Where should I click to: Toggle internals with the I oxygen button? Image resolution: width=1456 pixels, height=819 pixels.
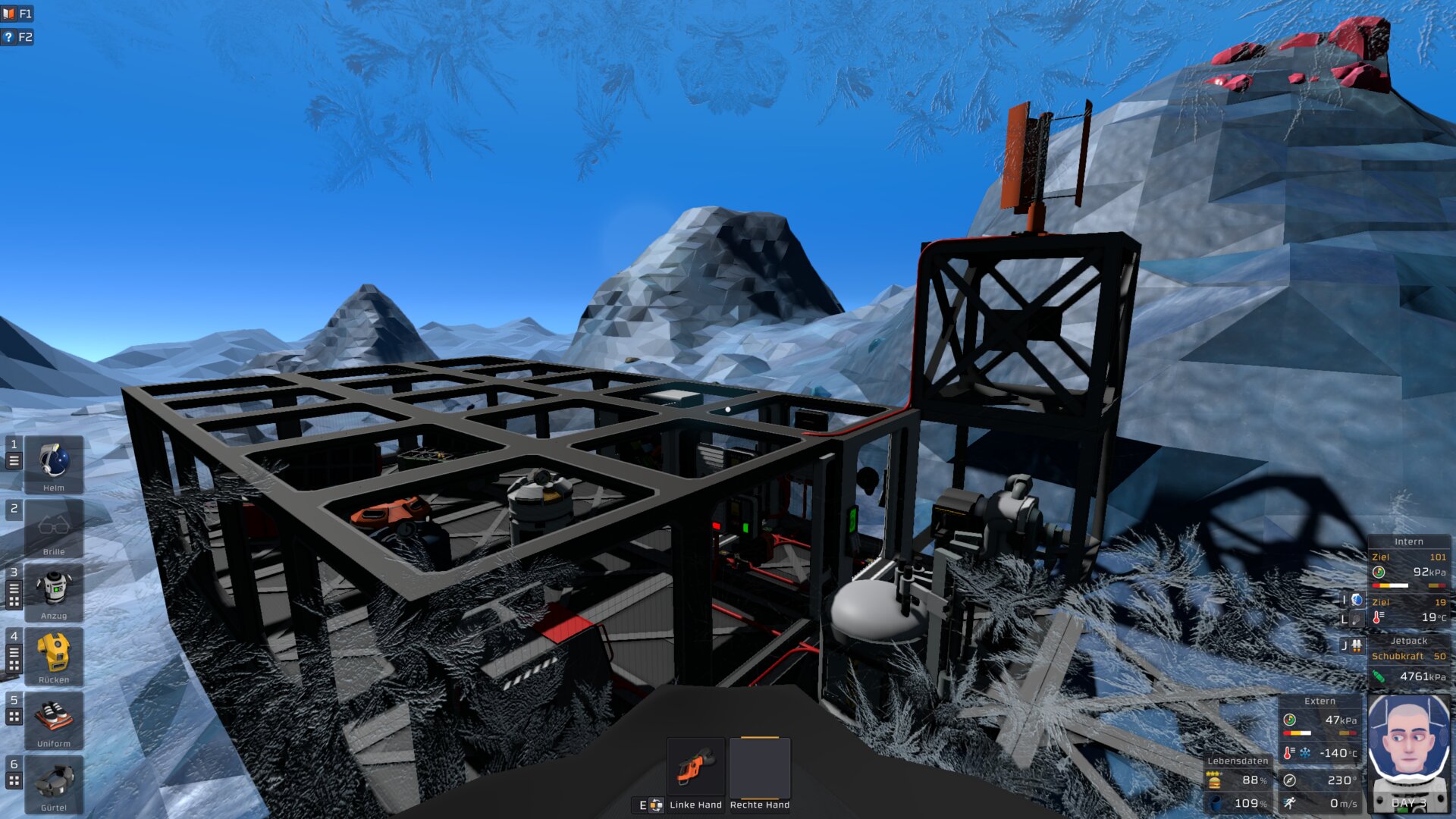(1356, 600)
